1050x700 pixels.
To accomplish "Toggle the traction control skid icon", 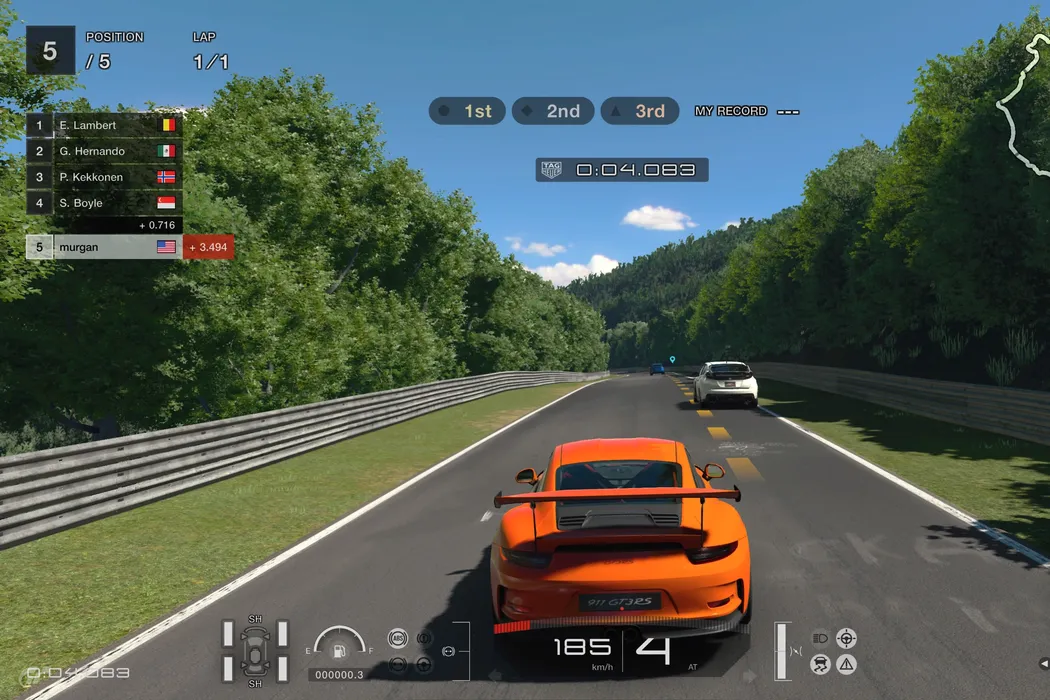I will coord(821,663).
